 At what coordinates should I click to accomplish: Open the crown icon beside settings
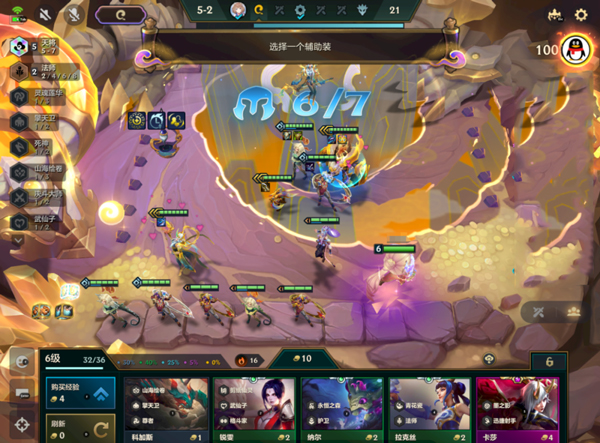tap(555, 15)
